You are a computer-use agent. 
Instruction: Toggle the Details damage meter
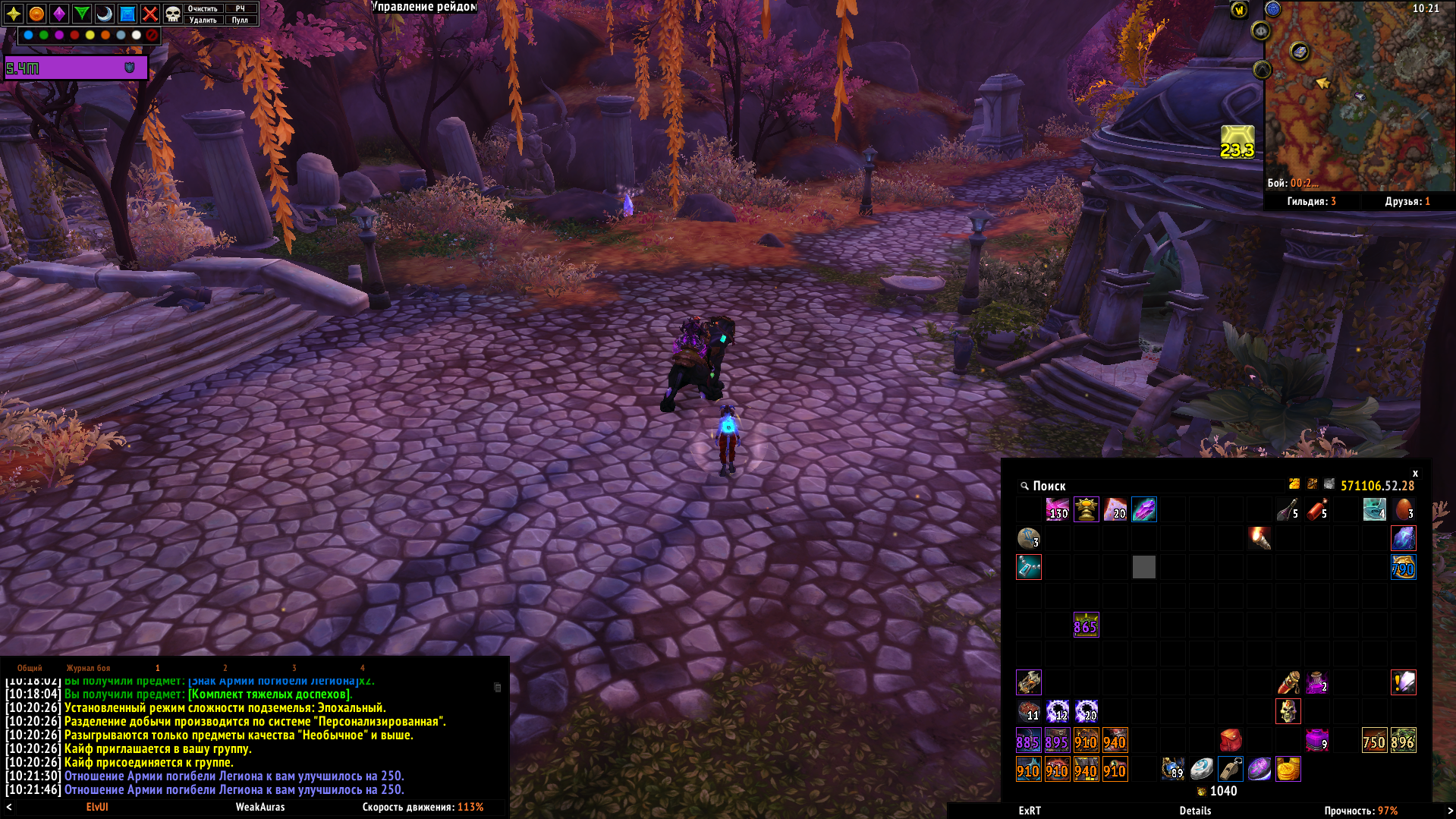pos(1195,811)
